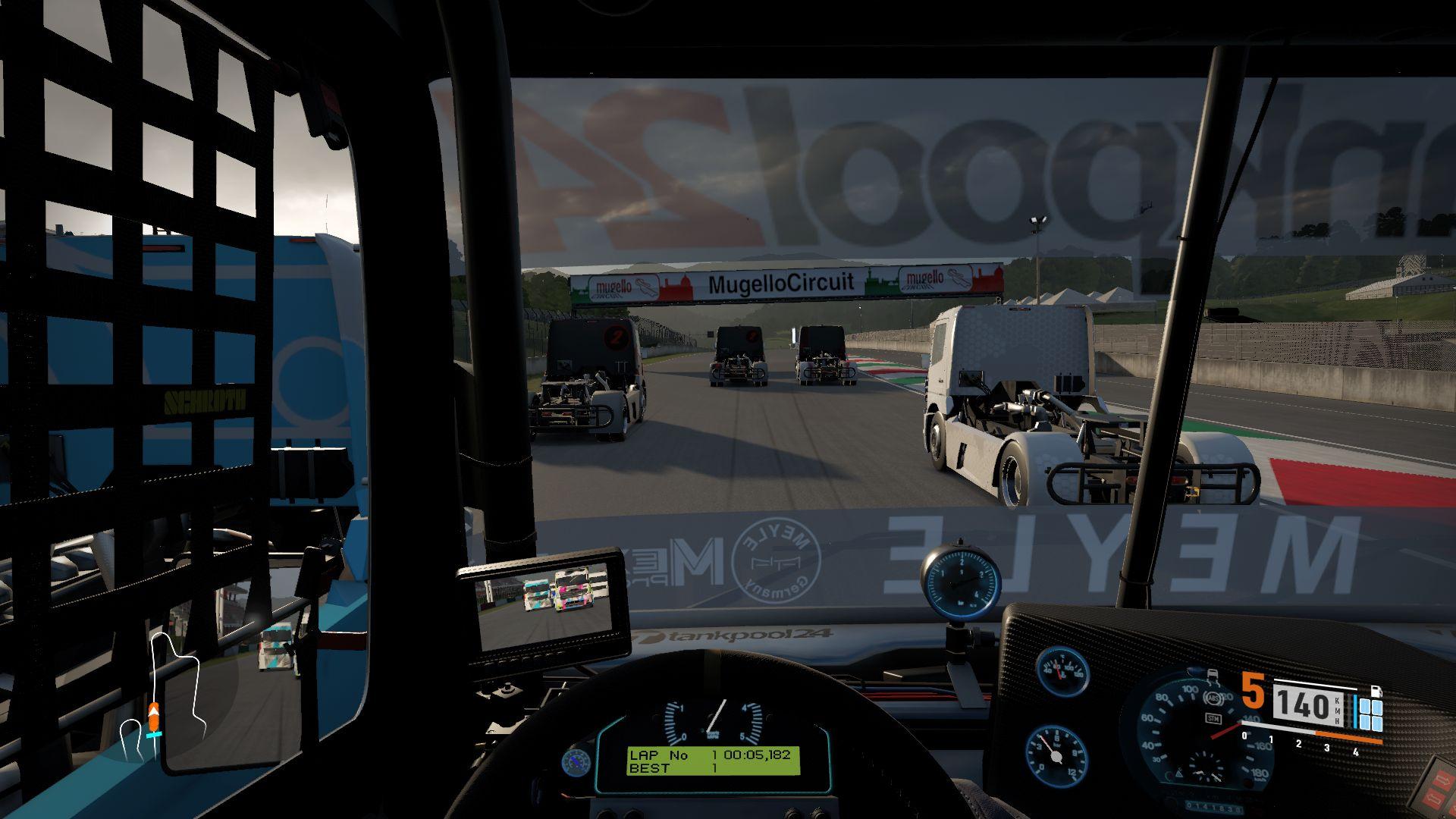The image size is (1456, 819).
Task: Select the orange player marker on the minimap
Action: (x=154, y=715)
